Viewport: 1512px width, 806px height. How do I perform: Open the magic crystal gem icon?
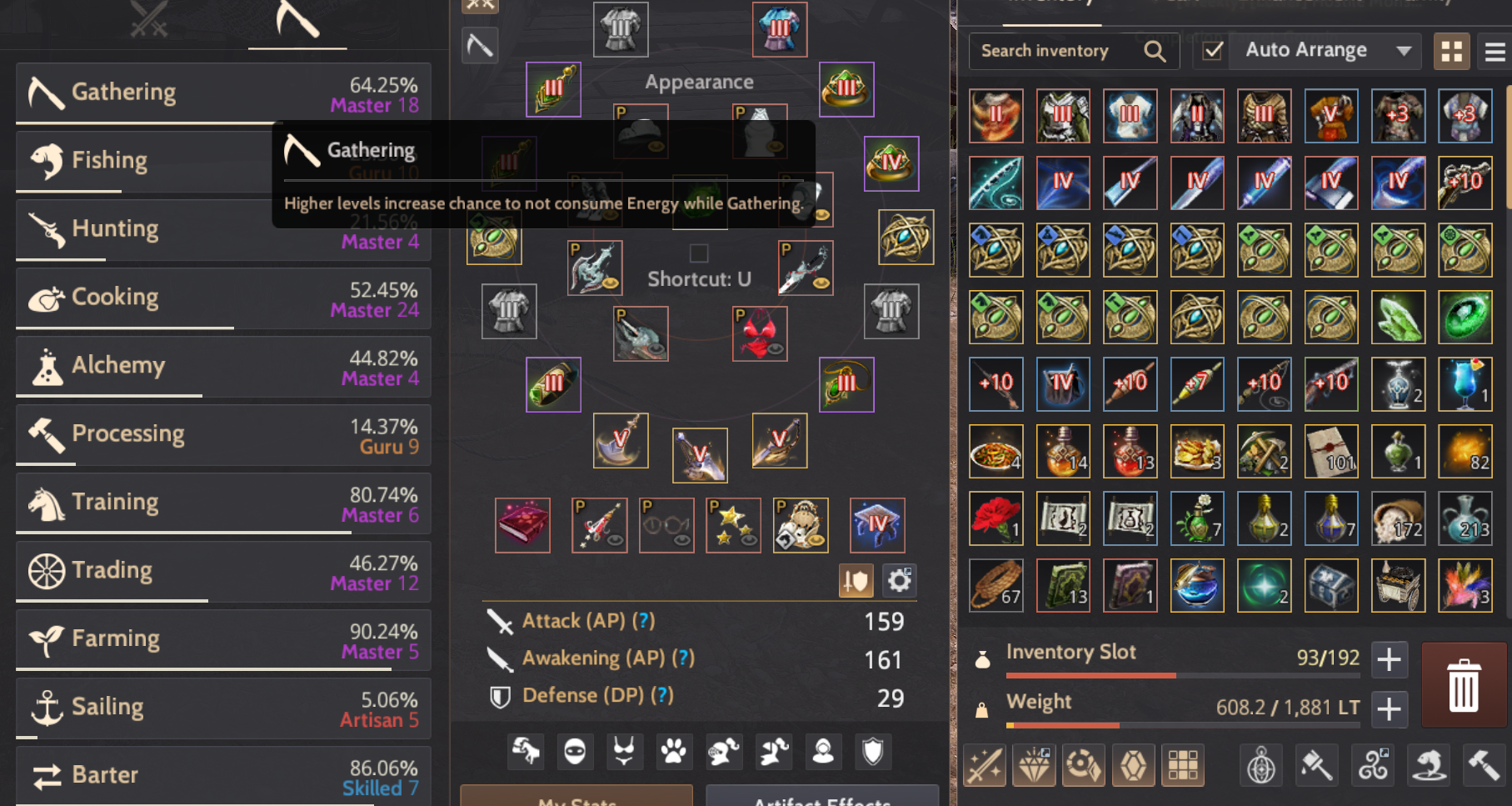(x=1133, y=765)
